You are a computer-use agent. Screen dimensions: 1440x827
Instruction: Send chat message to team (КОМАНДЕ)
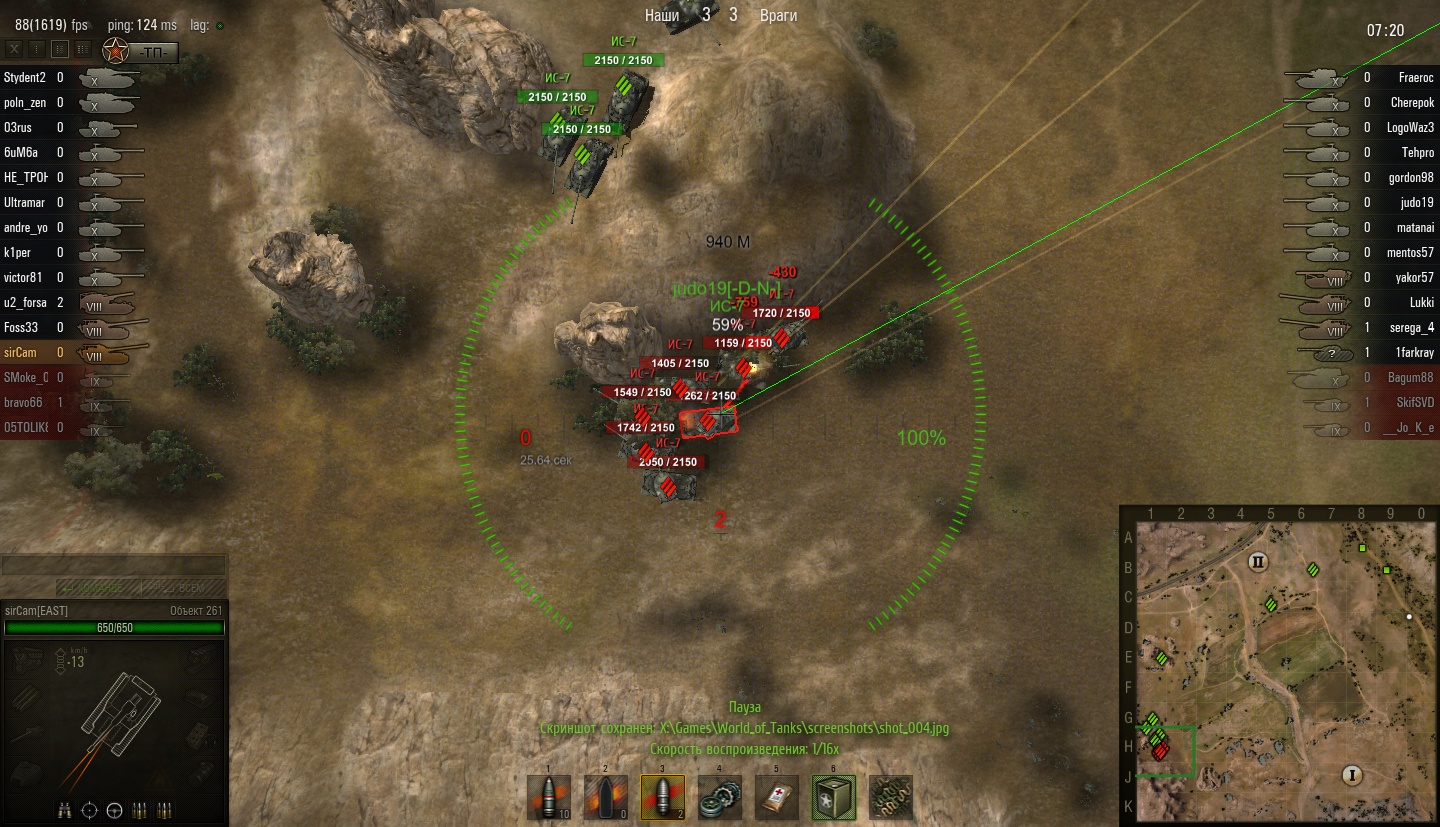click(x=96, y=587)
